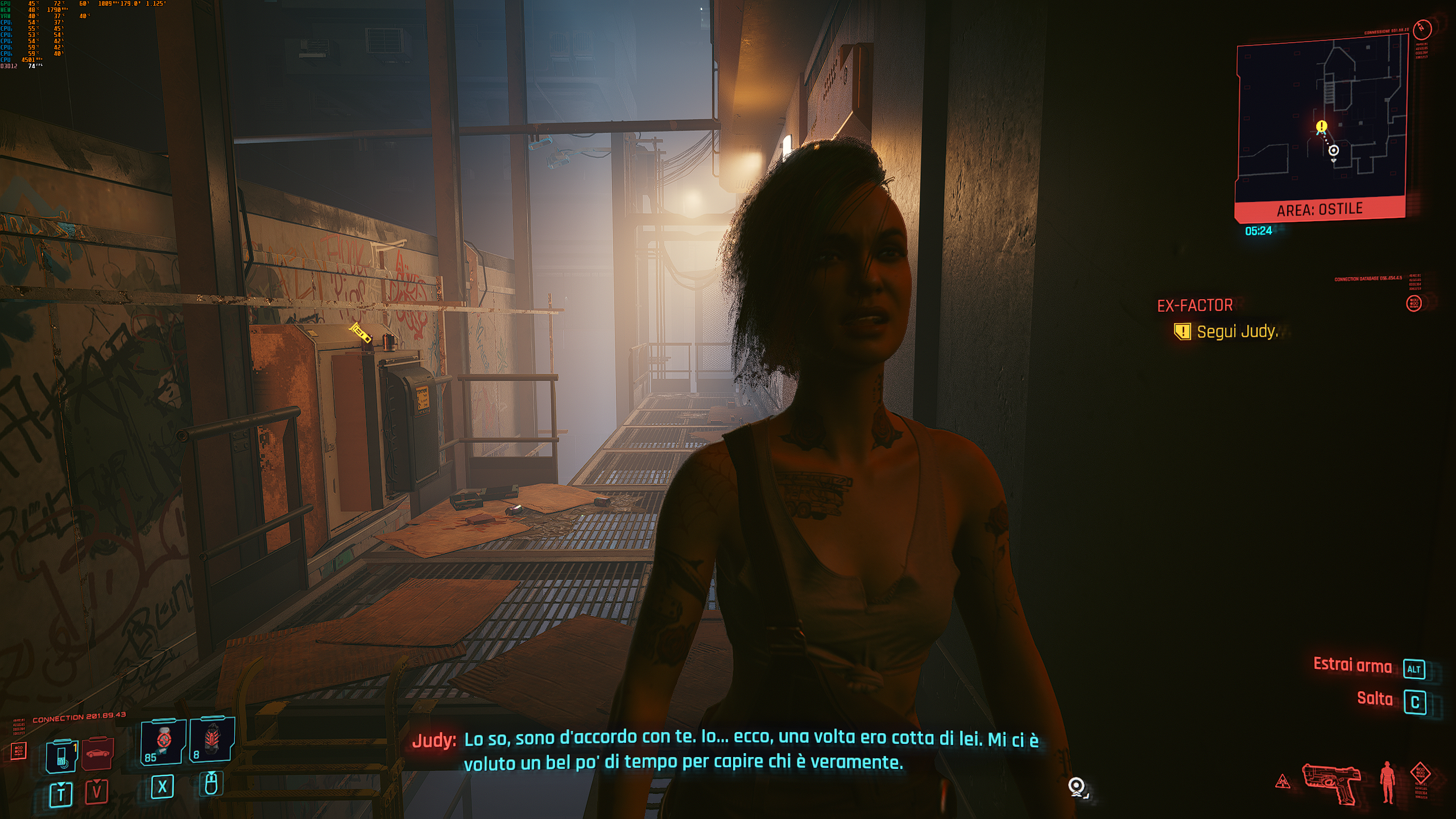This screenshot has width=1456, height=819.
Task: Select the standing body stance icon
Action: pyautogui.click(x=1388, y=783)
